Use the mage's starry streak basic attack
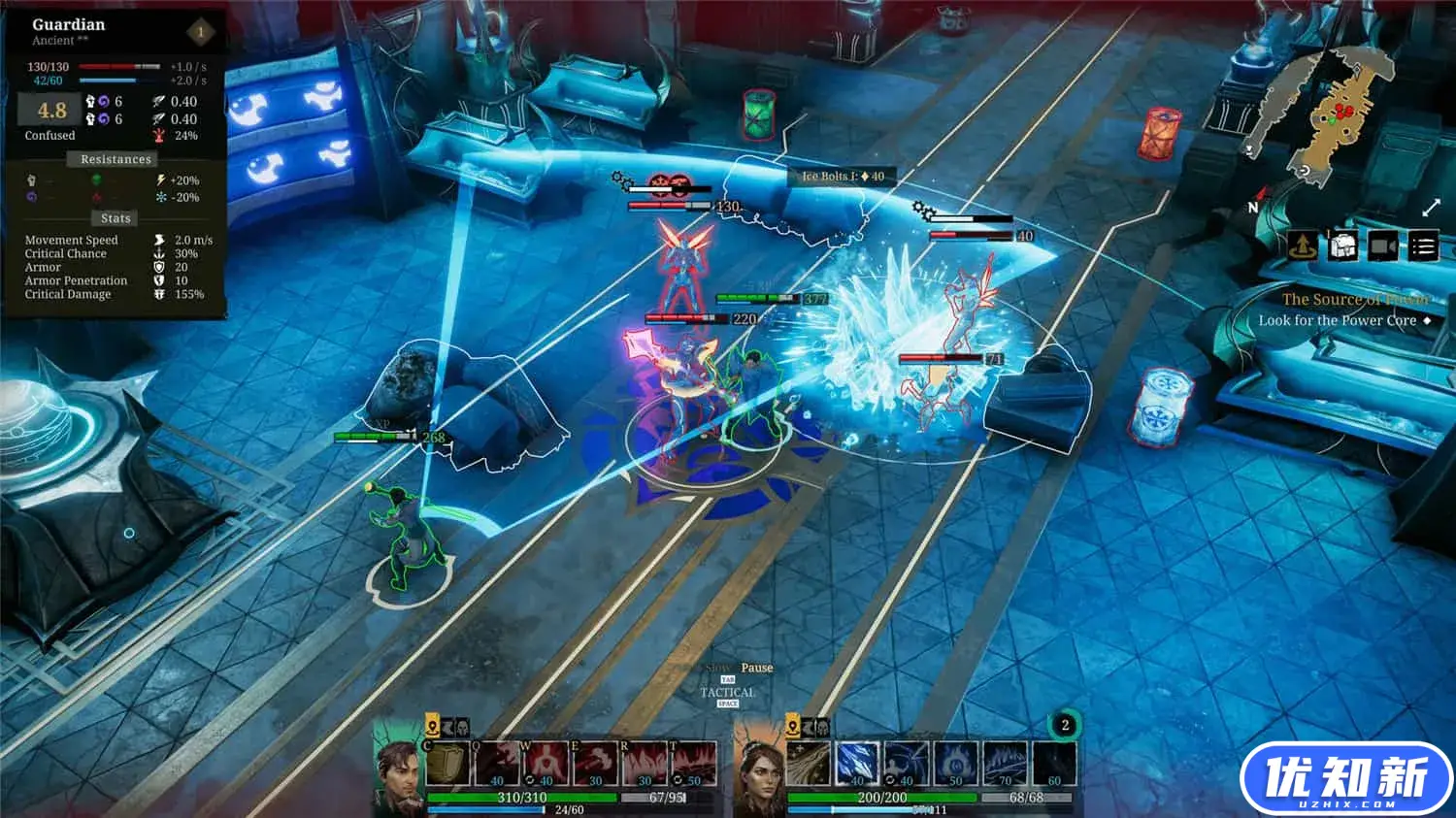Image resolution: width=1456 pixels, height=818 pixels. 808,764
